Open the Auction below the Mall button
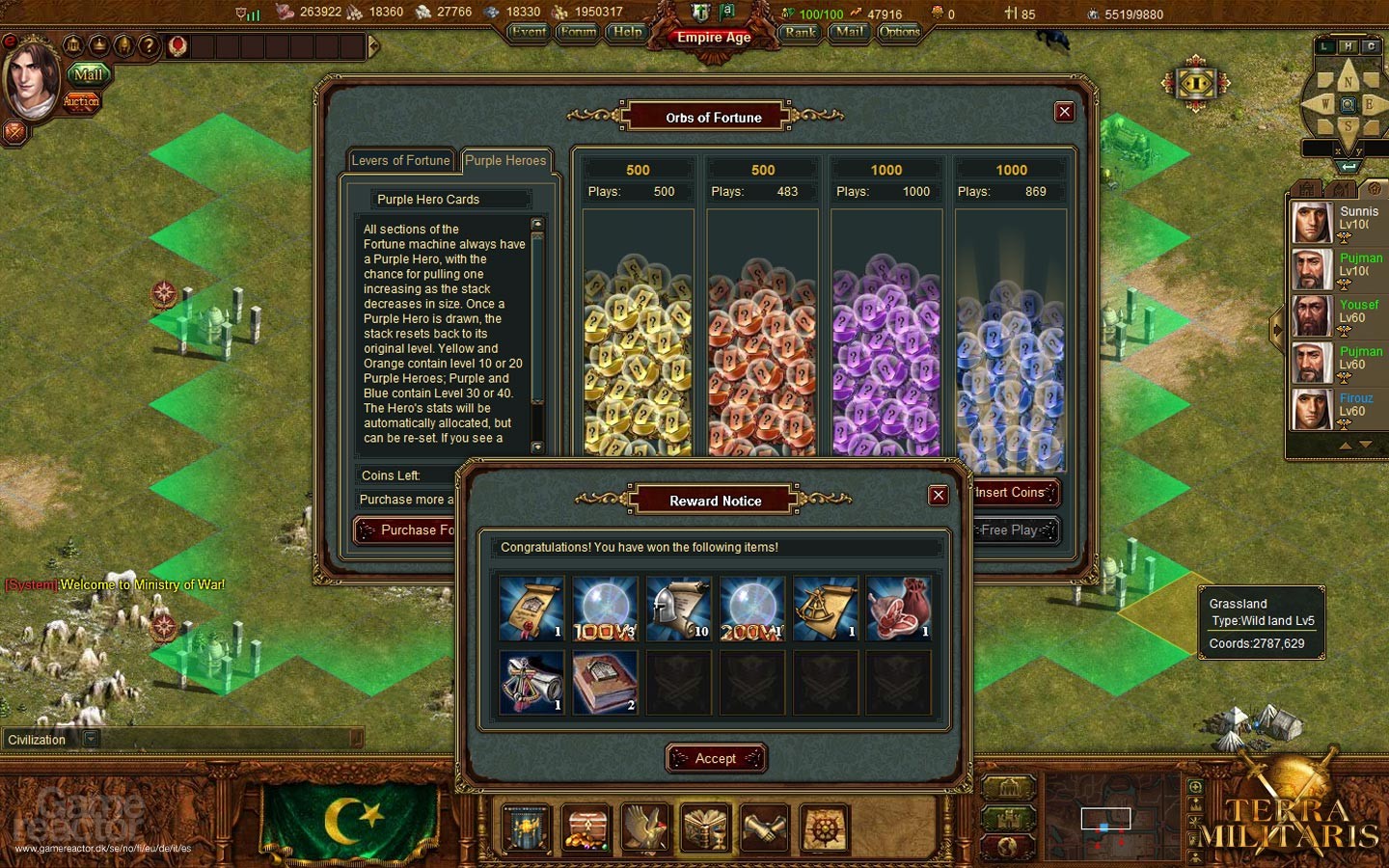The width and height of the screenshot is (1389, 868). coord(82,101)
